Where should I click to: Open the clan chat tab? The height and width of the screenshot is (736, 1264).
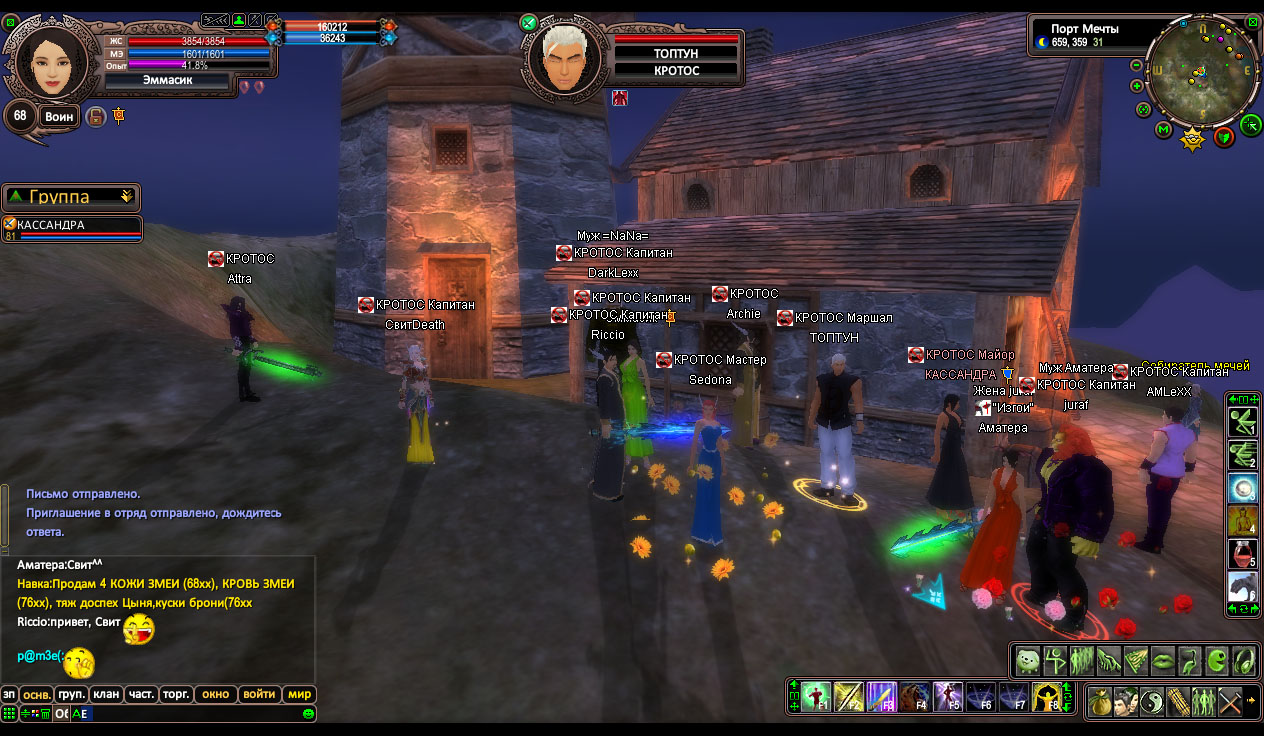point(104,694)
